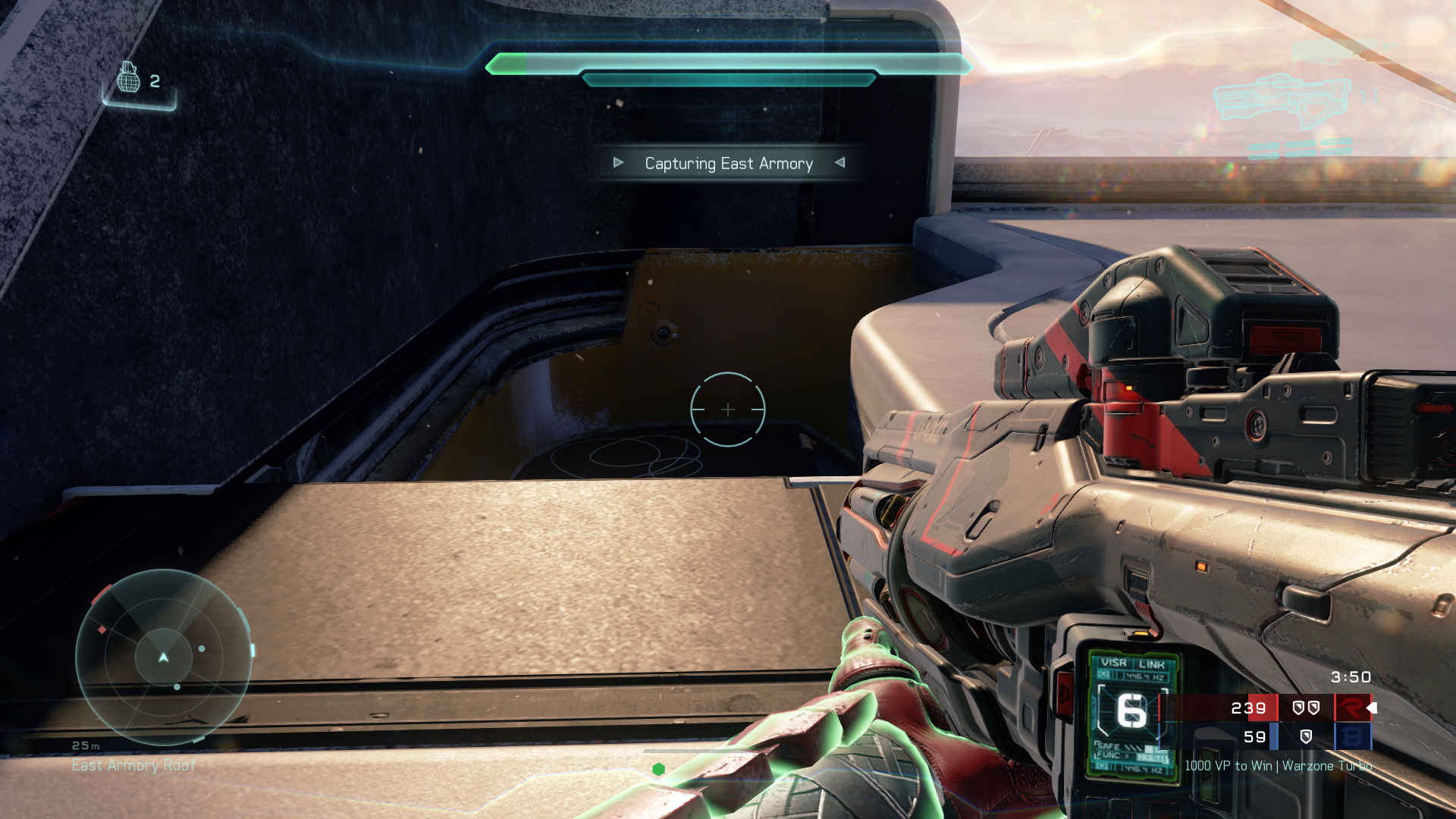Click the secondary weapon silhouette icon
The height and width of the screenshot is (819, 1456).
tap(1281, 99)
